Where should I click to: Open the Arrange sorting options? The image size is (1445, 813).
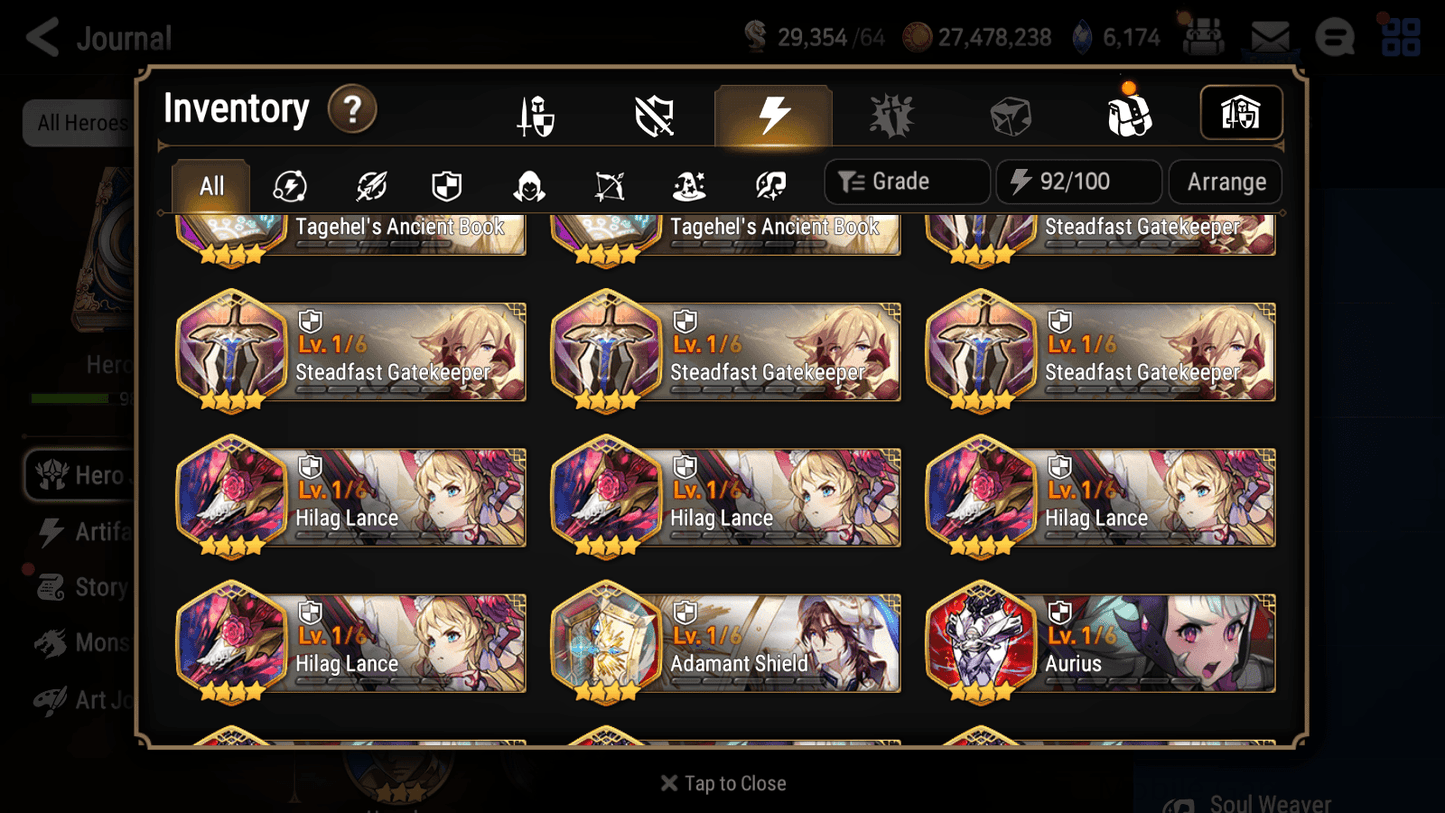pyautogui.click(x=1224, y=182)
